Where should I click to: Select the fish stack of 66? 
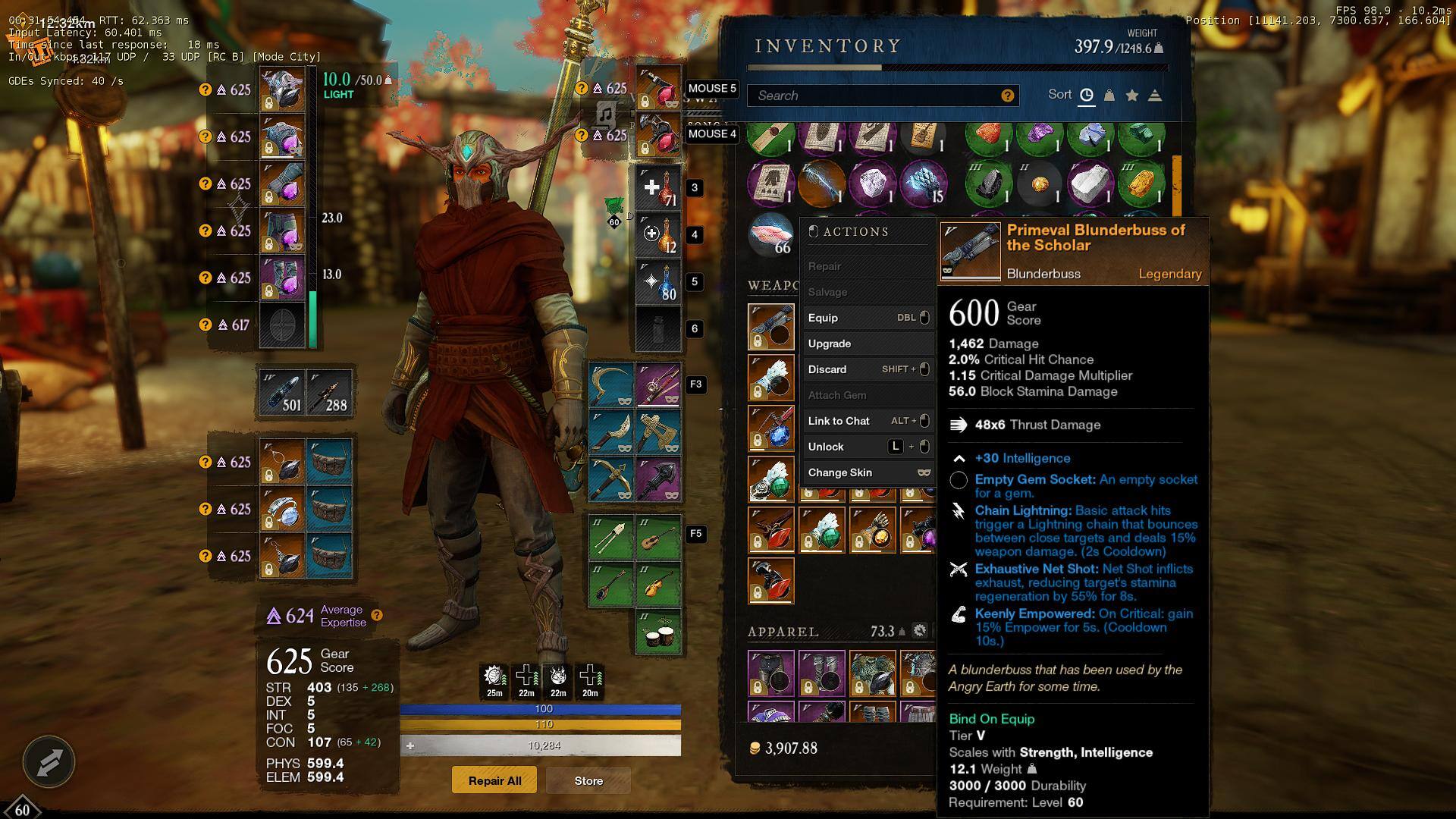[770, 235]
